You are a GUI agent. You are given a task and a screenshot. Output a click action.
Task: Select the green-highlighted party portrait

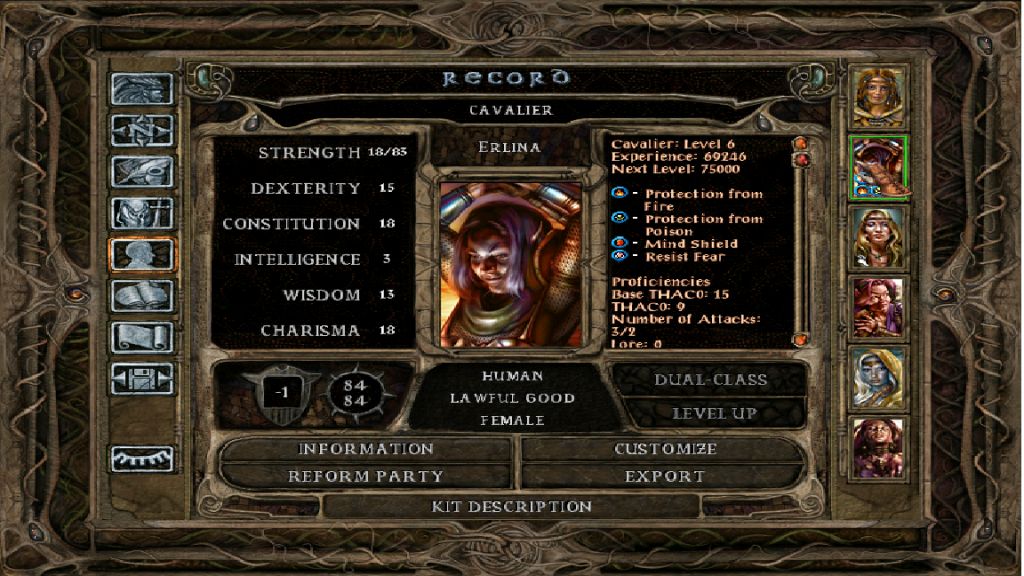click(x=879, y=167)
